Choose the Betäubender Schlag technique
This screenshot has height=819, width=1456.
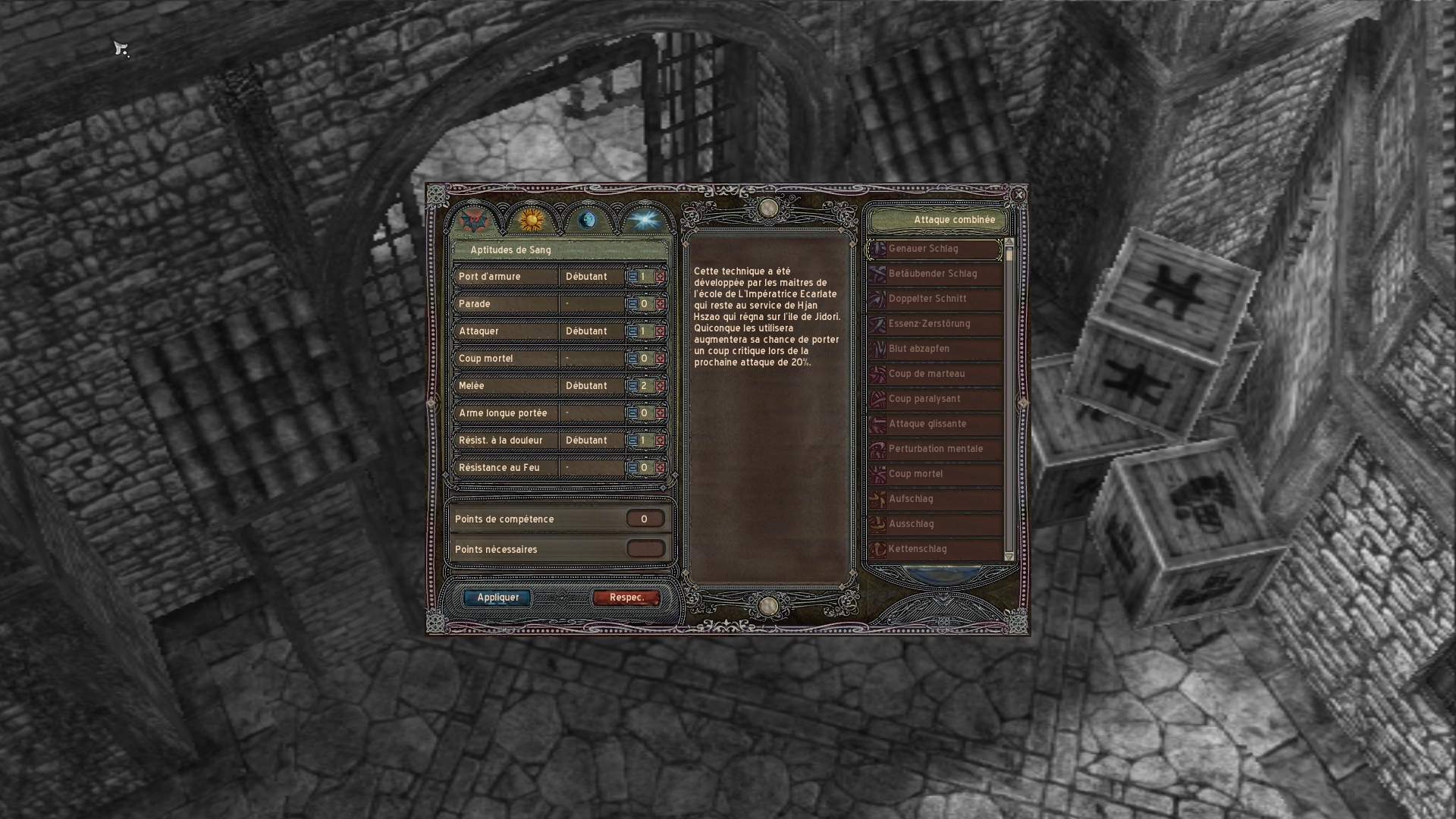[x=935, y=274]
